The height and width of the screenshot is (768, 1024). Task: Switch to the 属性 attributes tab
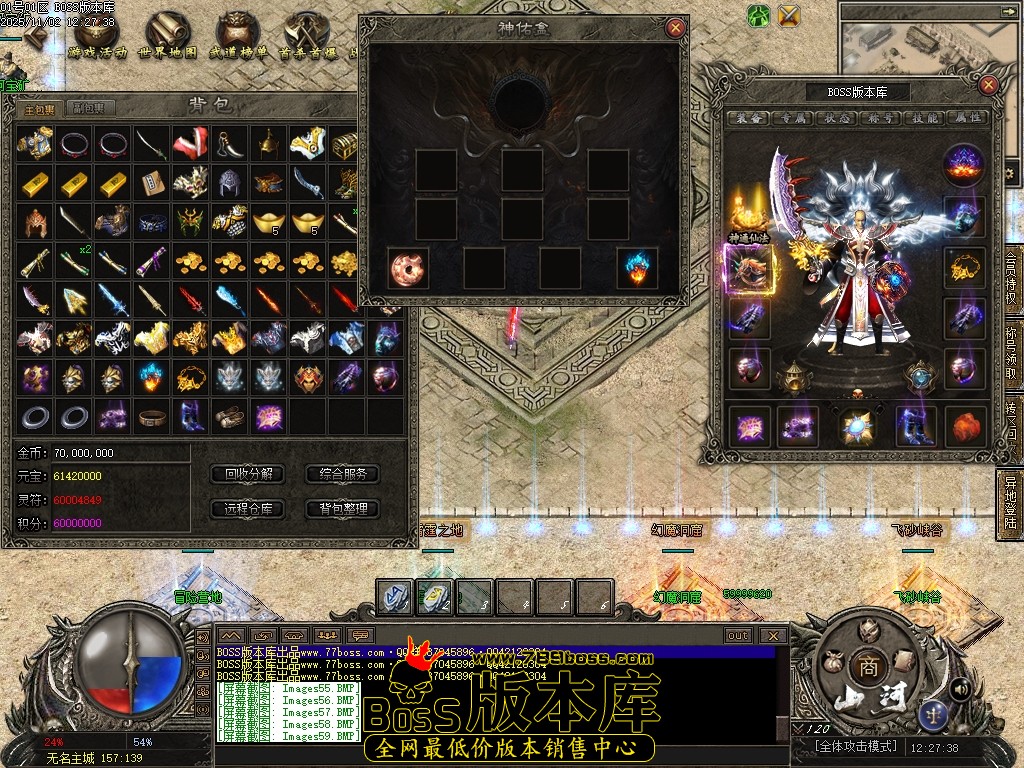[968, 117]
